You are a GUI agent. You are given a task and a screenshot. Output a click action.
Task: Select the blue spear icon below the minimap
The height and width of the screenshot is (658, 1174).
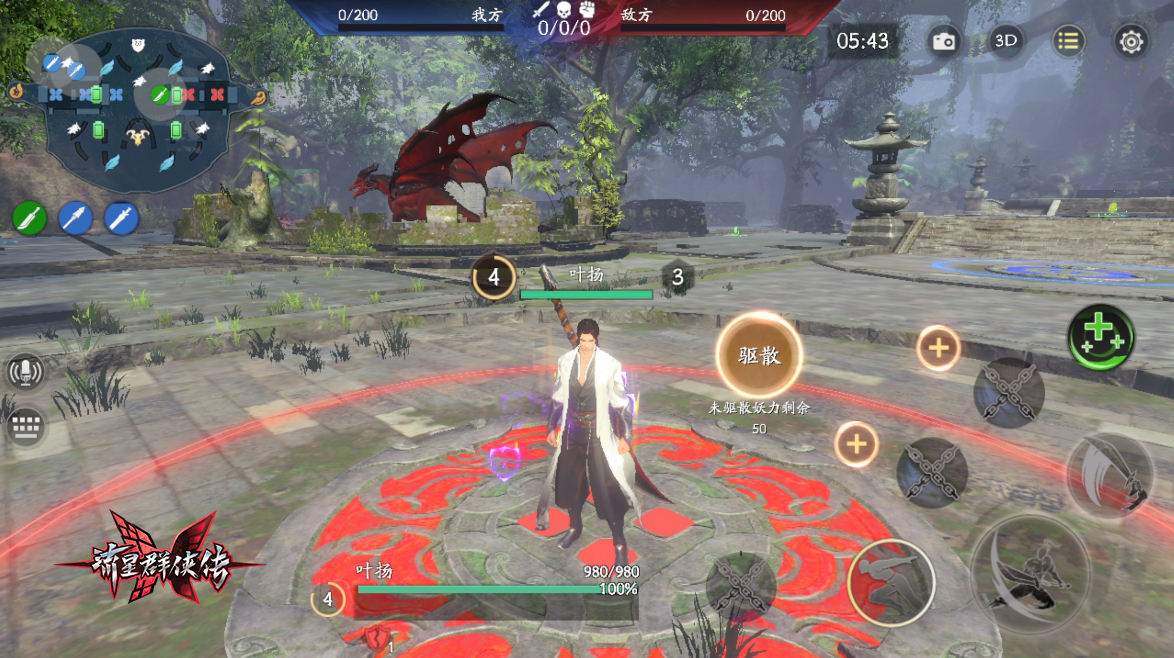76,217
